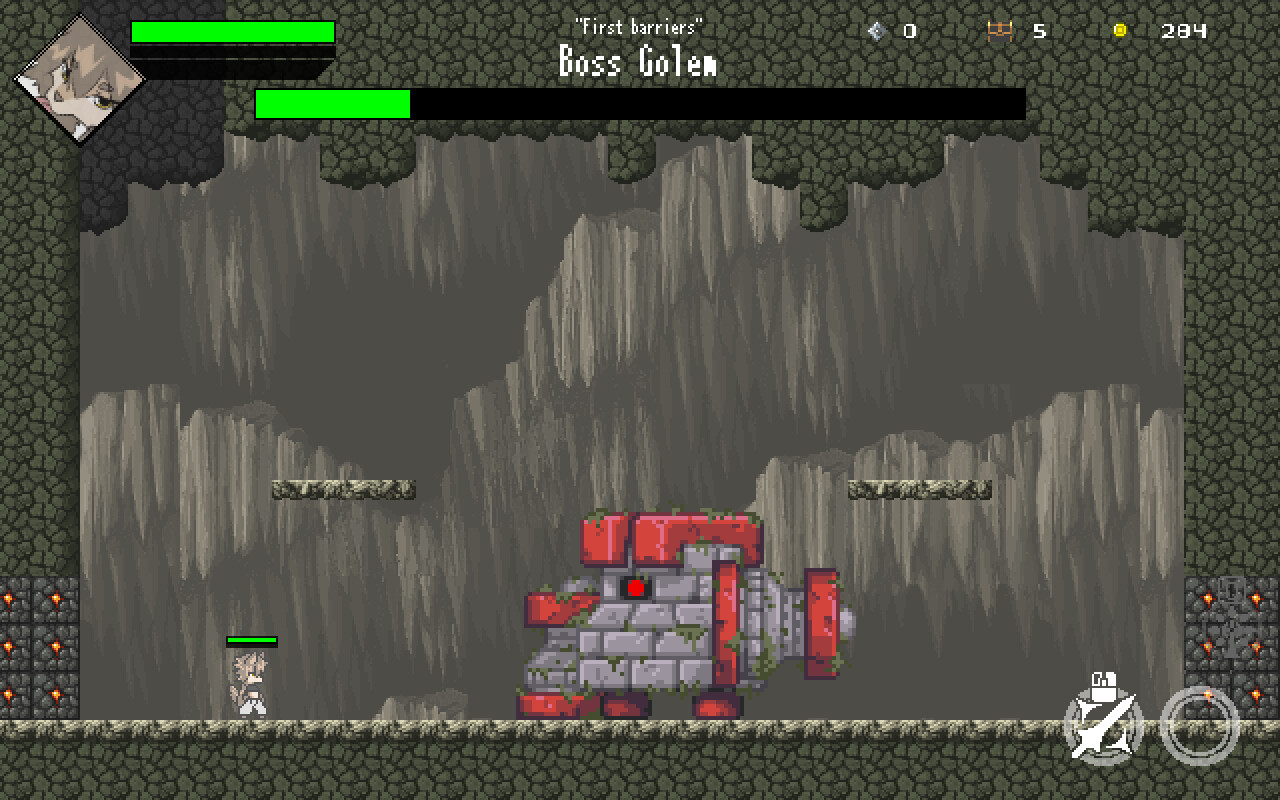Screen dimensions: 1280x800
Task: Click the First barriers label
Action: click(x=638, y=27)
